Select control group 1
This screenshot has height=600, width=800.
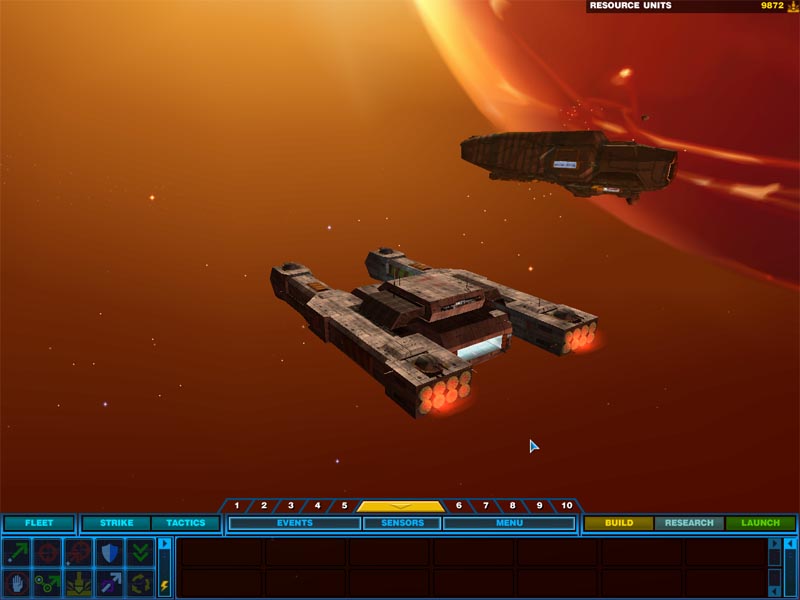click(237, 506)
